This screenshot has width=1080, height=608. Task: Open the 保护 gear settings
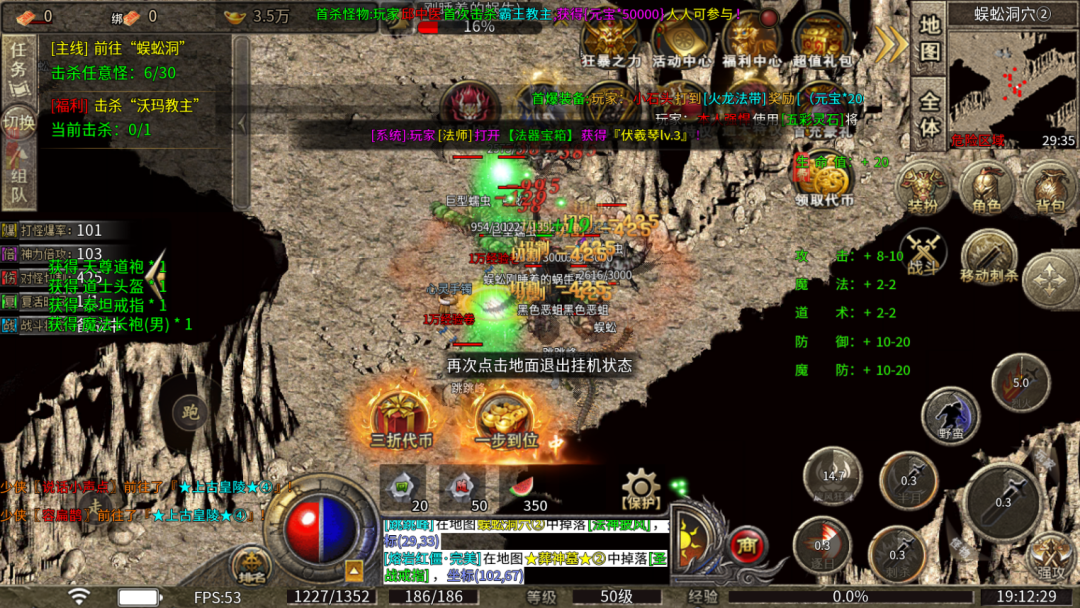641,488
